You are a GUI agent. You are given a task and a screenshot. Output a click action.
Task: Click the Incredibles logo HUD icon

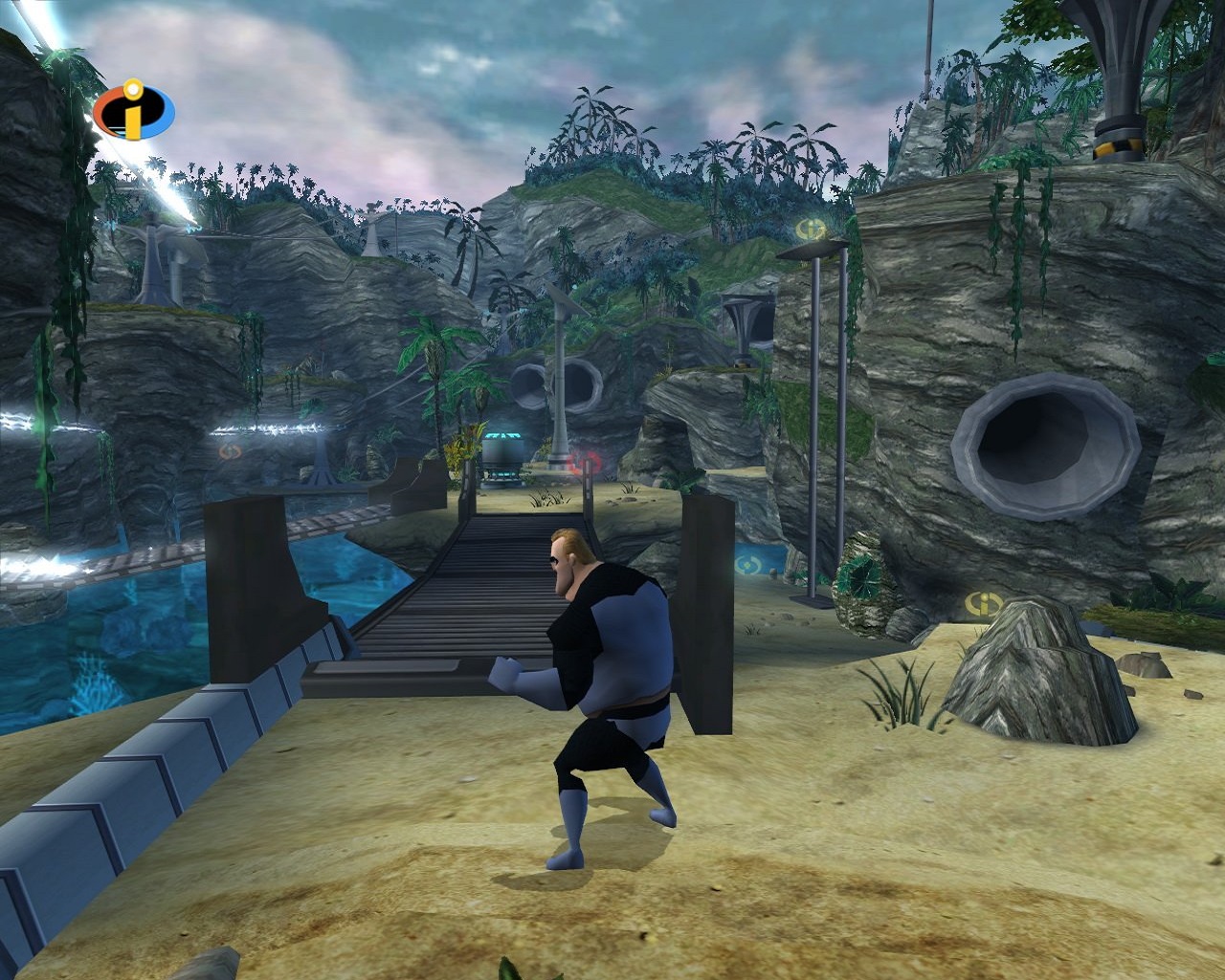[134, 111]
